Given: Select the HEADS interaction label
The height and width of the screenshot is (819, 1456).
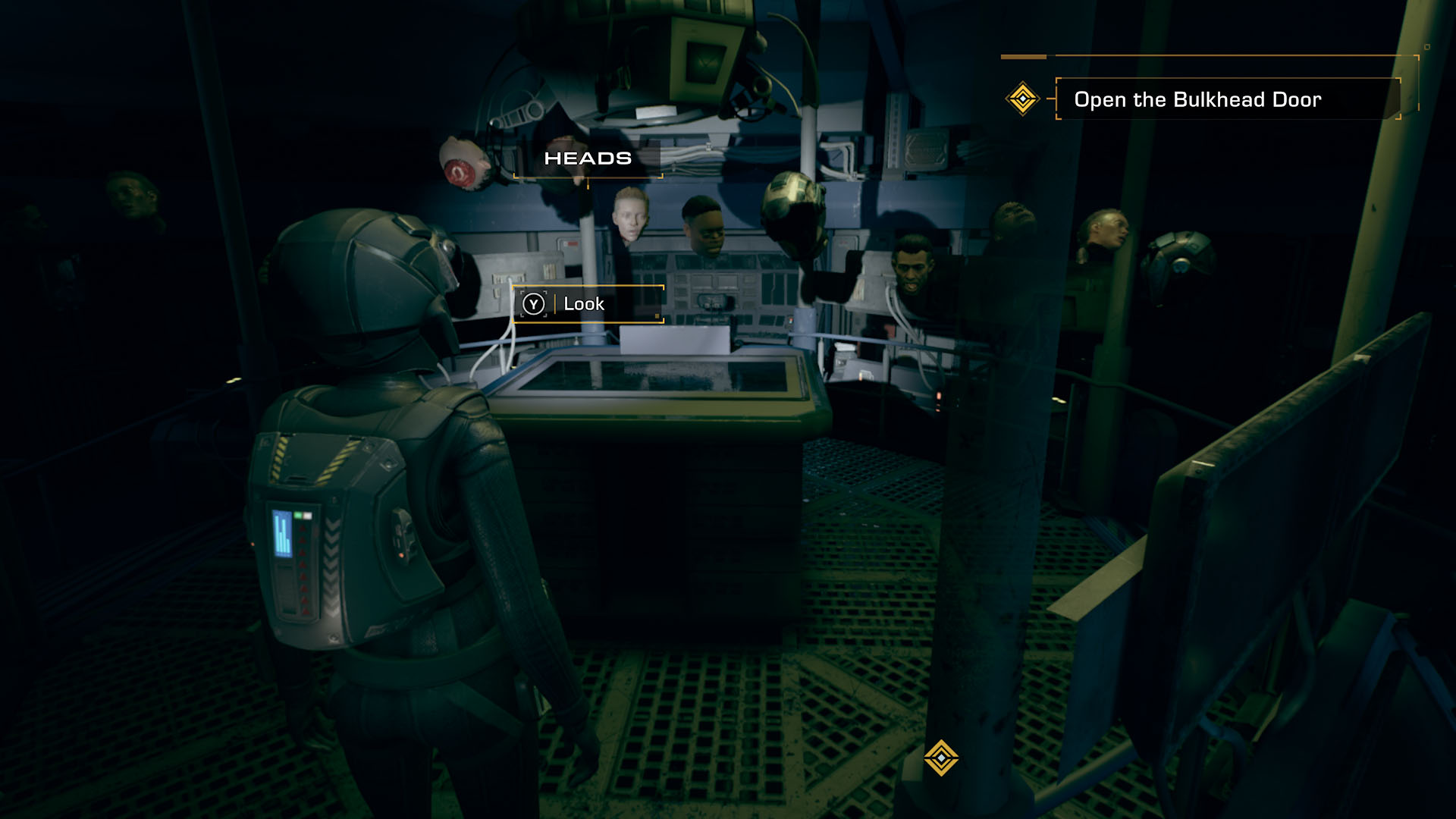Looking at the screenshot, I should [588, 158].
